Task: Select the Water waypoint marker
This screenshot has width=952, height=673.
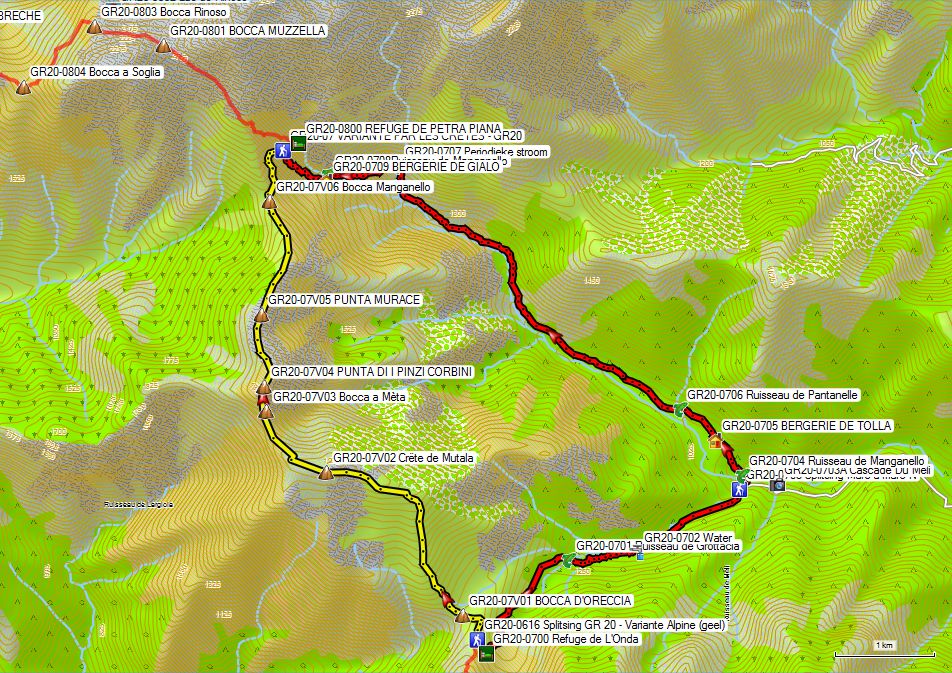Action: (x=639, y=553)
